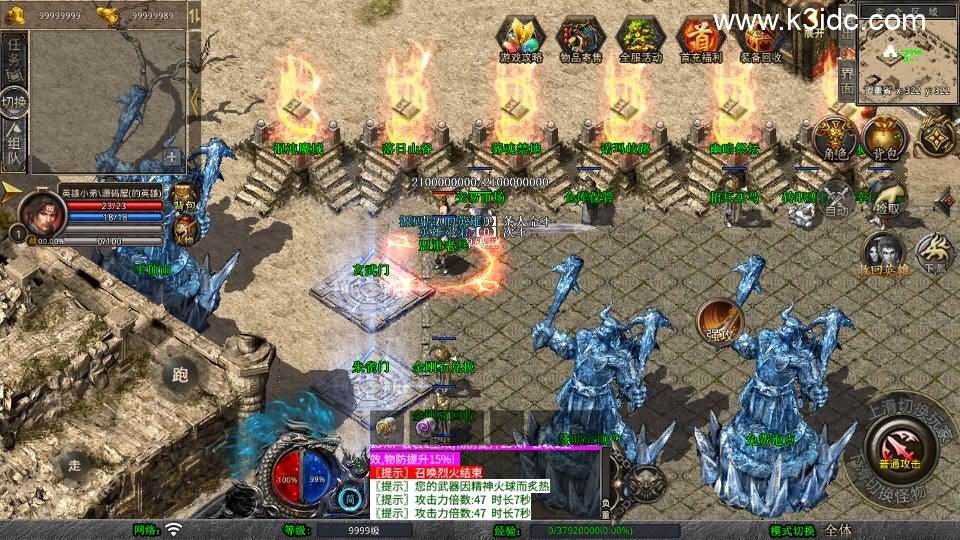
Task: Click the 收回英雄 recall hero button
Action: pyautogui.click(x=884, y=254)
